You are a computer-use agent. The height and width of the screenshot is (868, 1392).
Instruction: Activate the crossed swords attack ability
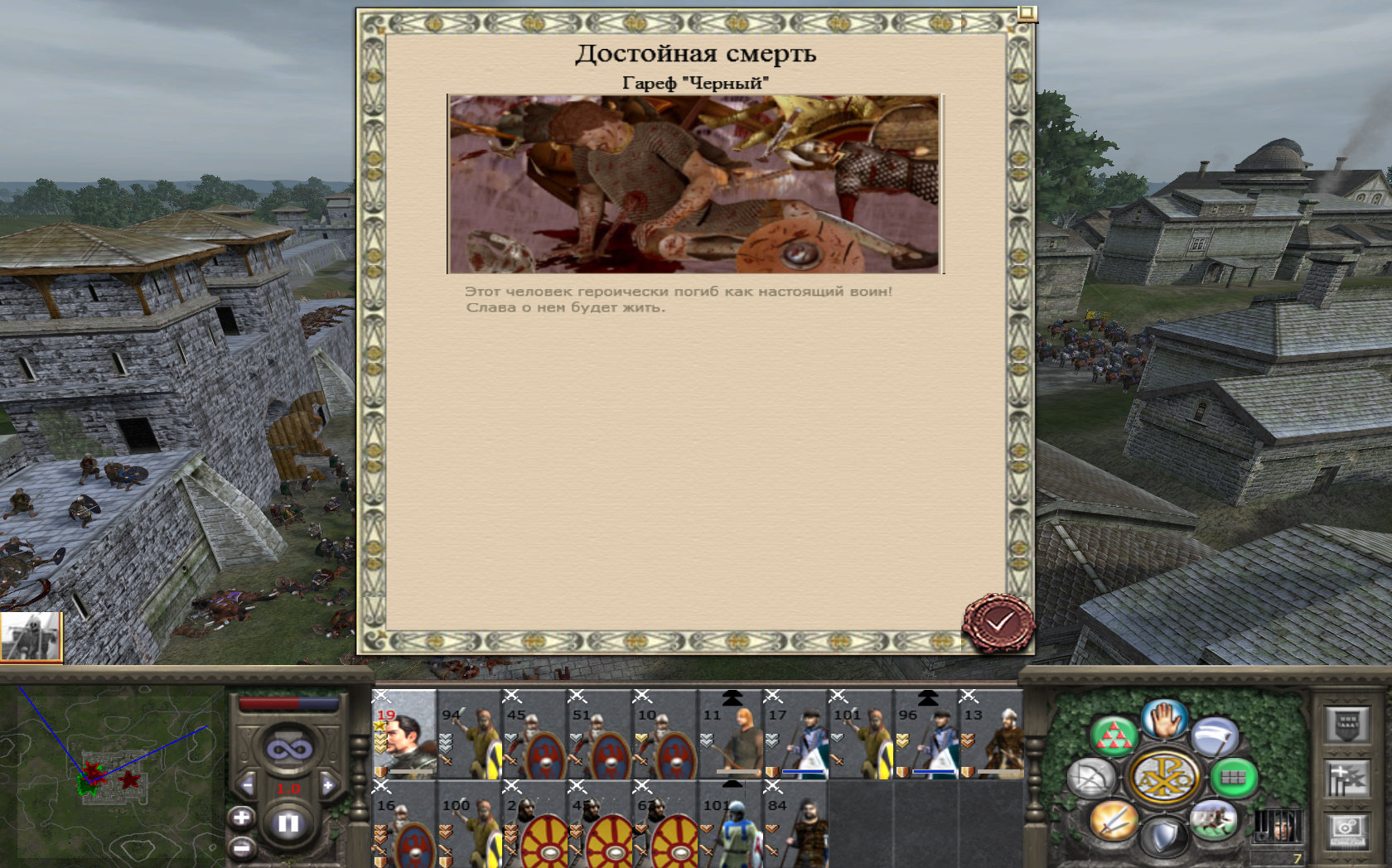coord(1113,821)
